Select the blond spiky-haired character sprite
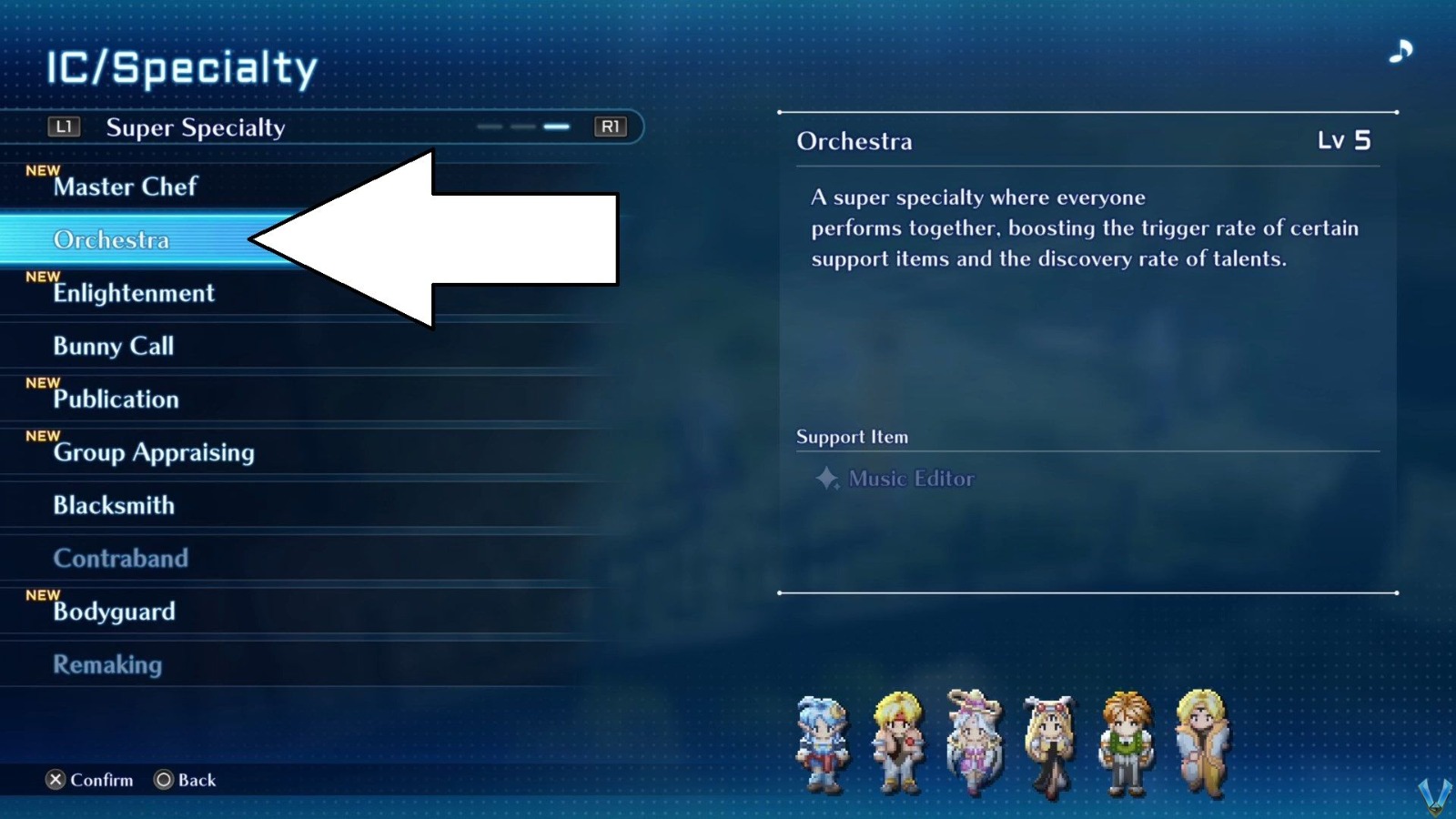The height and width of the screenshot is (819, 1456). [896, 739]
